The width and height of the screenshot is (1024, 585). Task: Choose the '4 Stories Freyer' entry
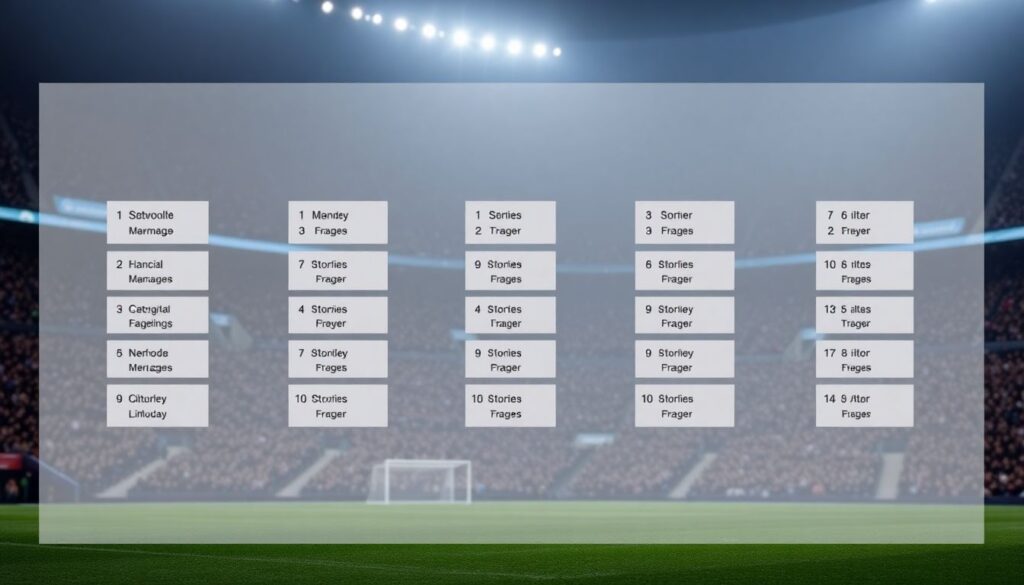[x=337, y=316]
